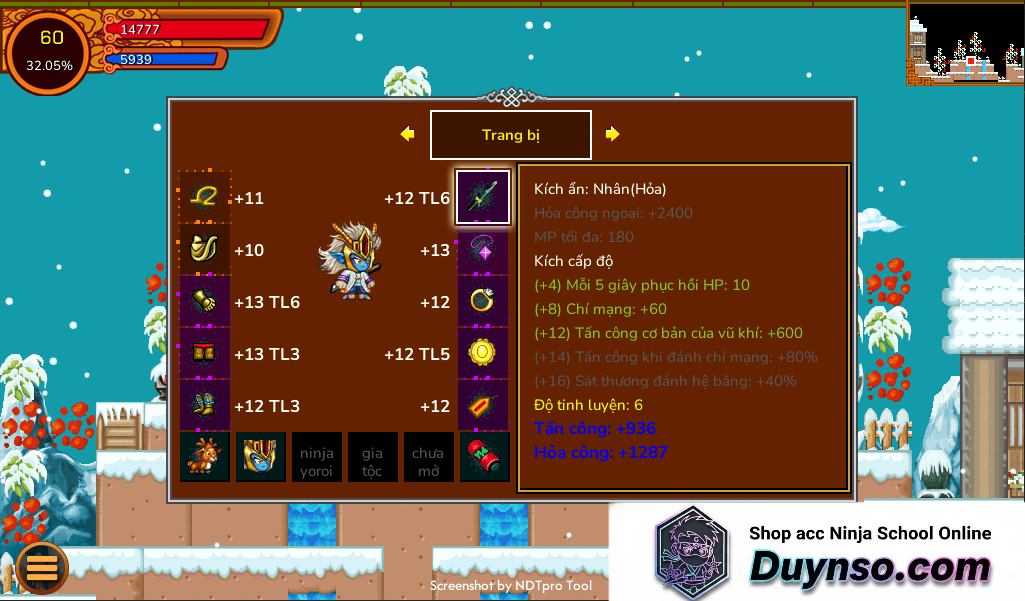This screenshot has height=601, width=1025.
Task: Select the golden gloves slot
Action: pyautogui.click(x=205, y=302)
